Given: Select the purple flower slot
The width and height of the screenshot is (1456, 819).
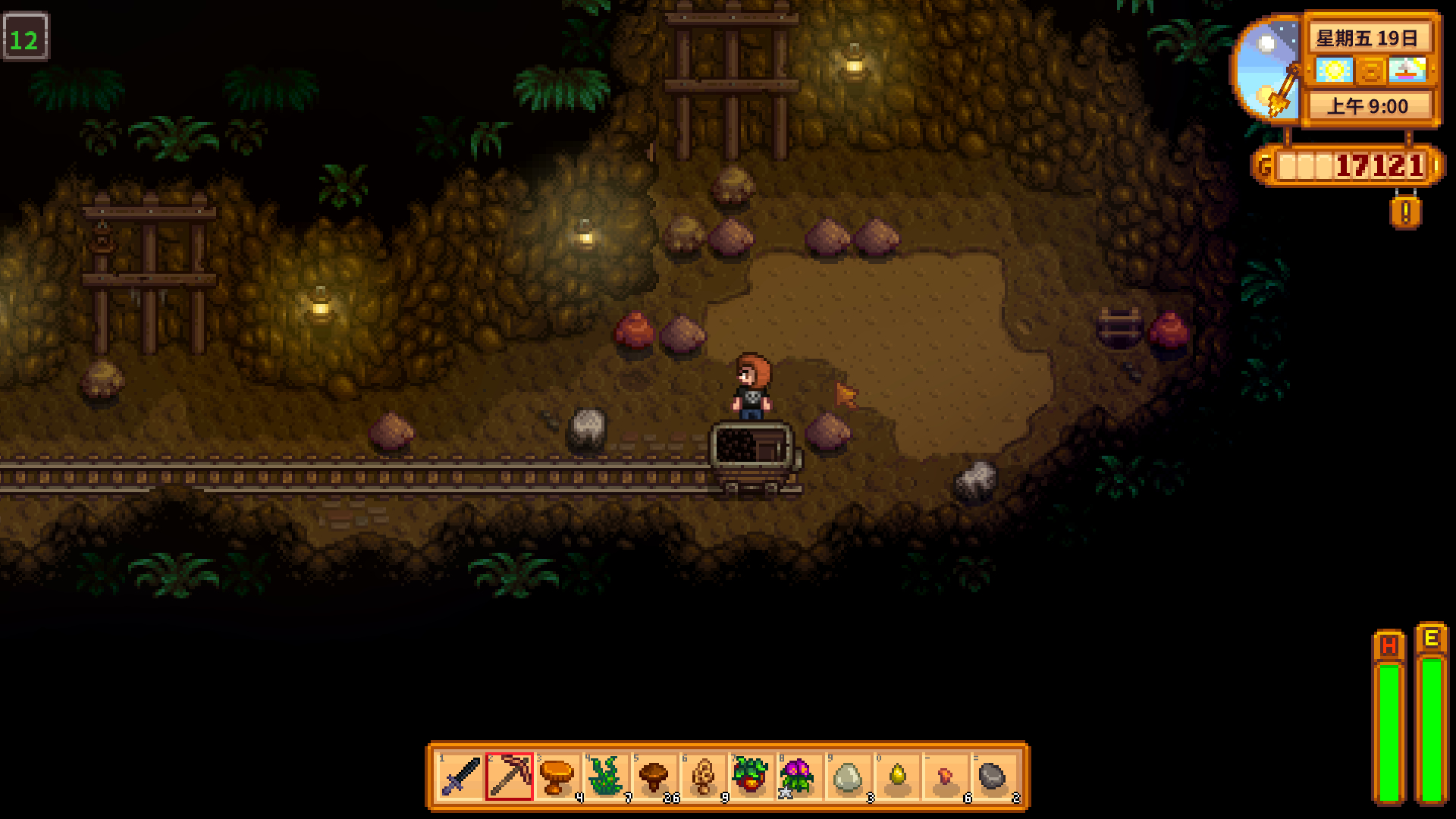Looking at the screenshot, I should 799,777.
